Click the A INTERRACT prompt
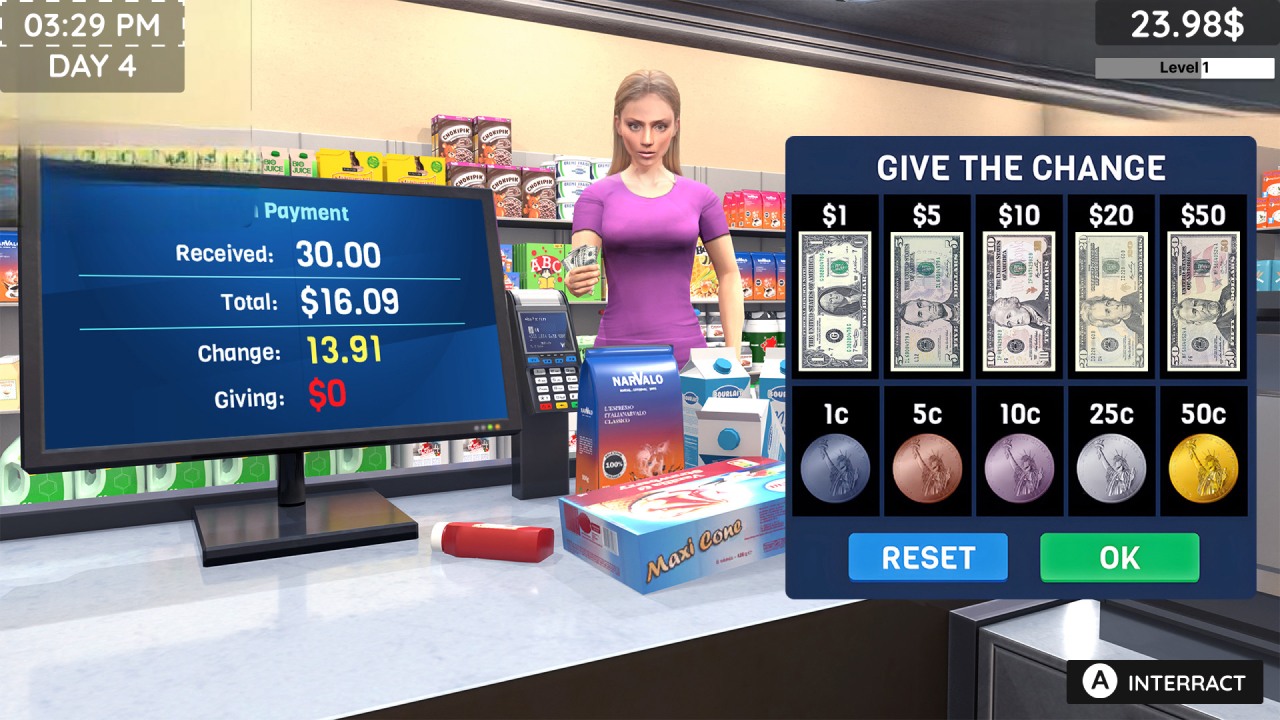 [1163, 683]
